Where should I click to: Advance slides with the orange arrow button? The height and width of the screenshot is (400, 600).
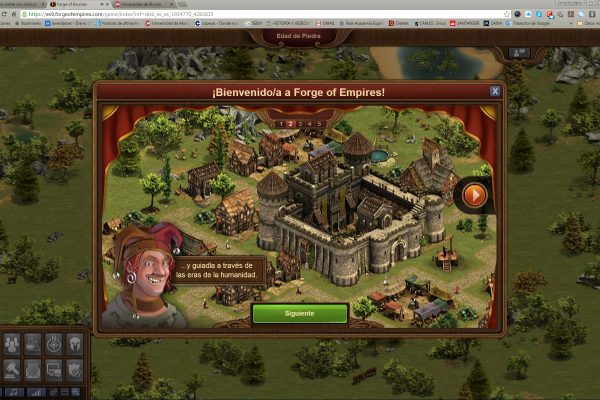pos(475,194)
